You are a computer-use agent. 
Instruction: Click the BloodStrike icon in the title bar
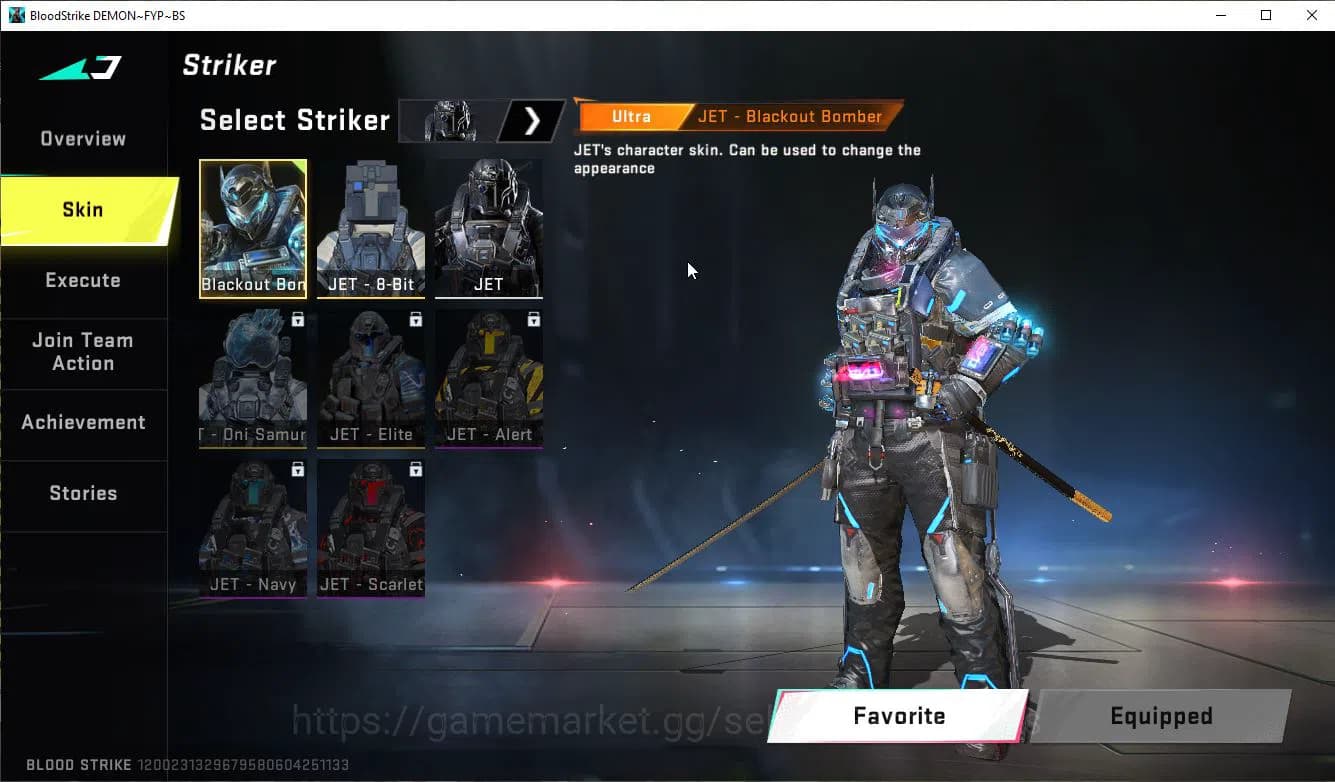16,15
